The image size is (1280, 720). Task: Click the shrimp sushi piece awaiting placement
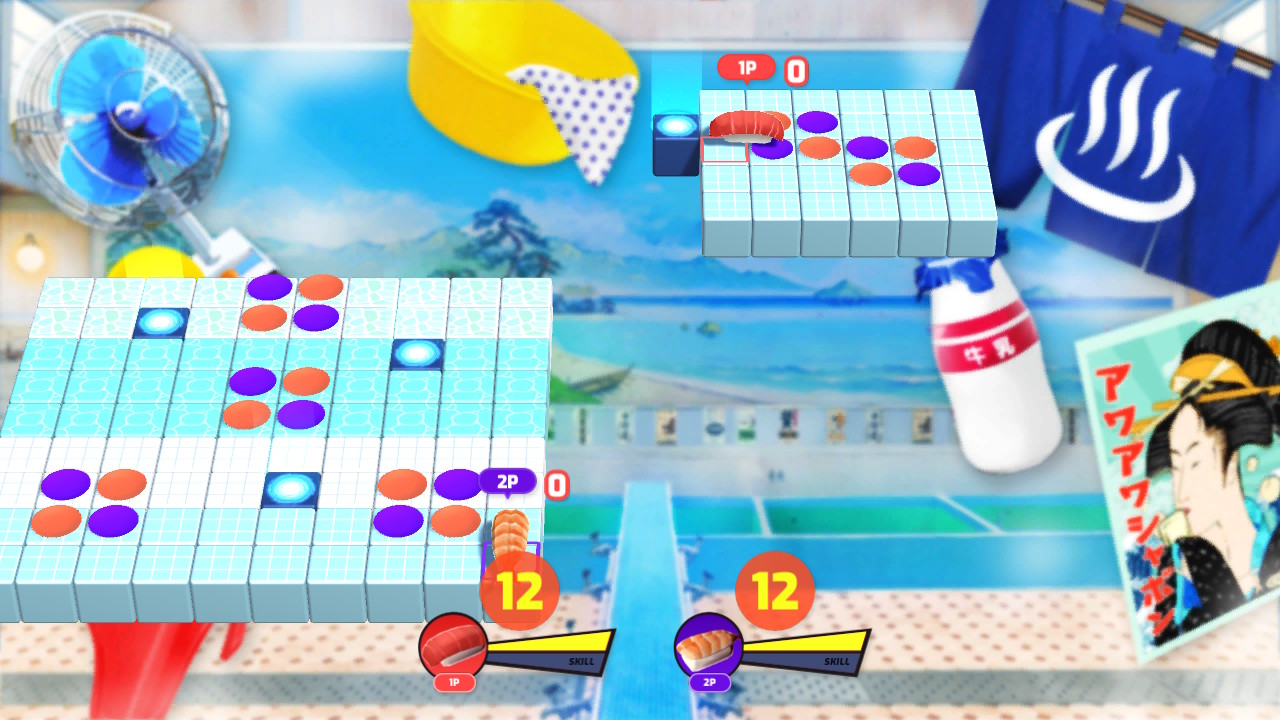(510, 532)
